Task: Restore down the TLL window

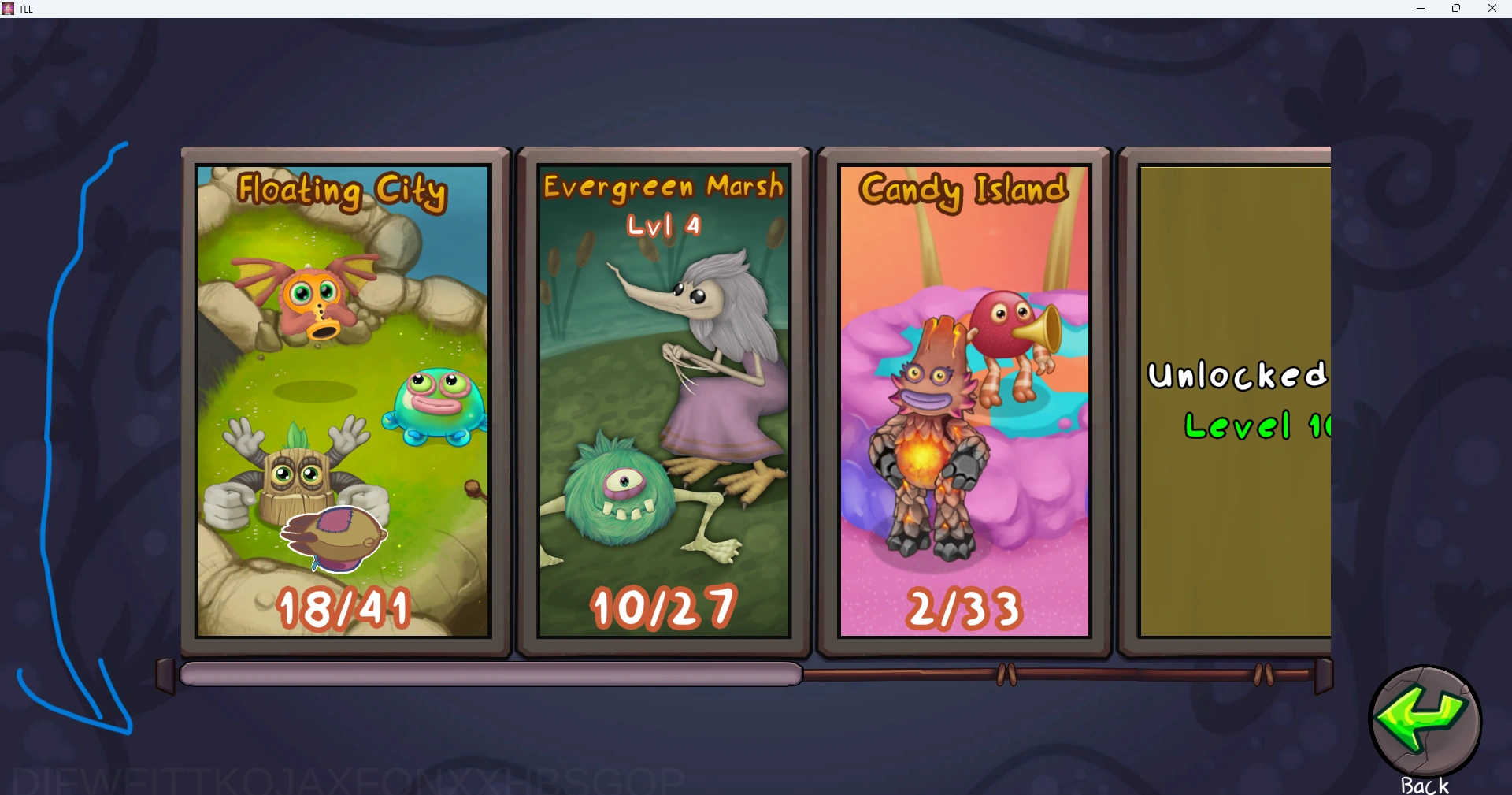Action: [x=1457, y=9]
